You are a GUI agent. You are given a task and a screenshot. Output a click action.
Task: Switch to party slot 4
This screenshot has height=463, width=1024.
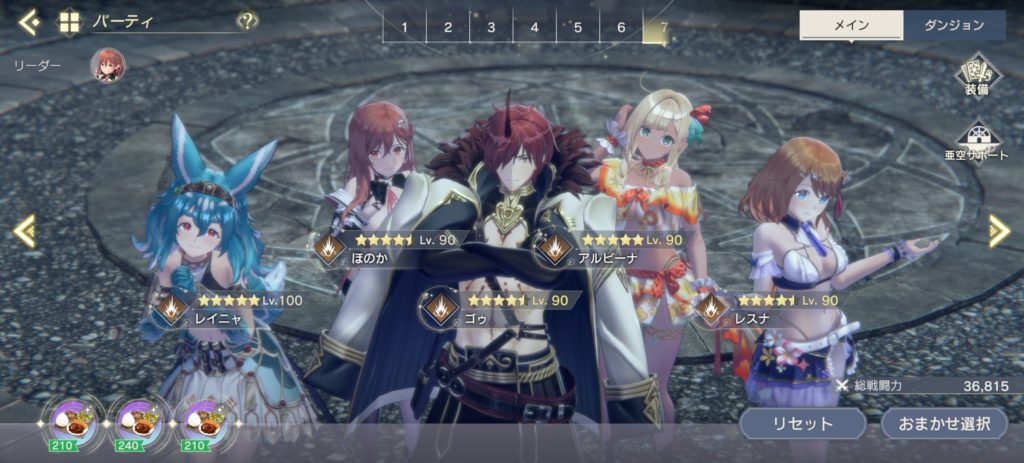coord(534,27)
